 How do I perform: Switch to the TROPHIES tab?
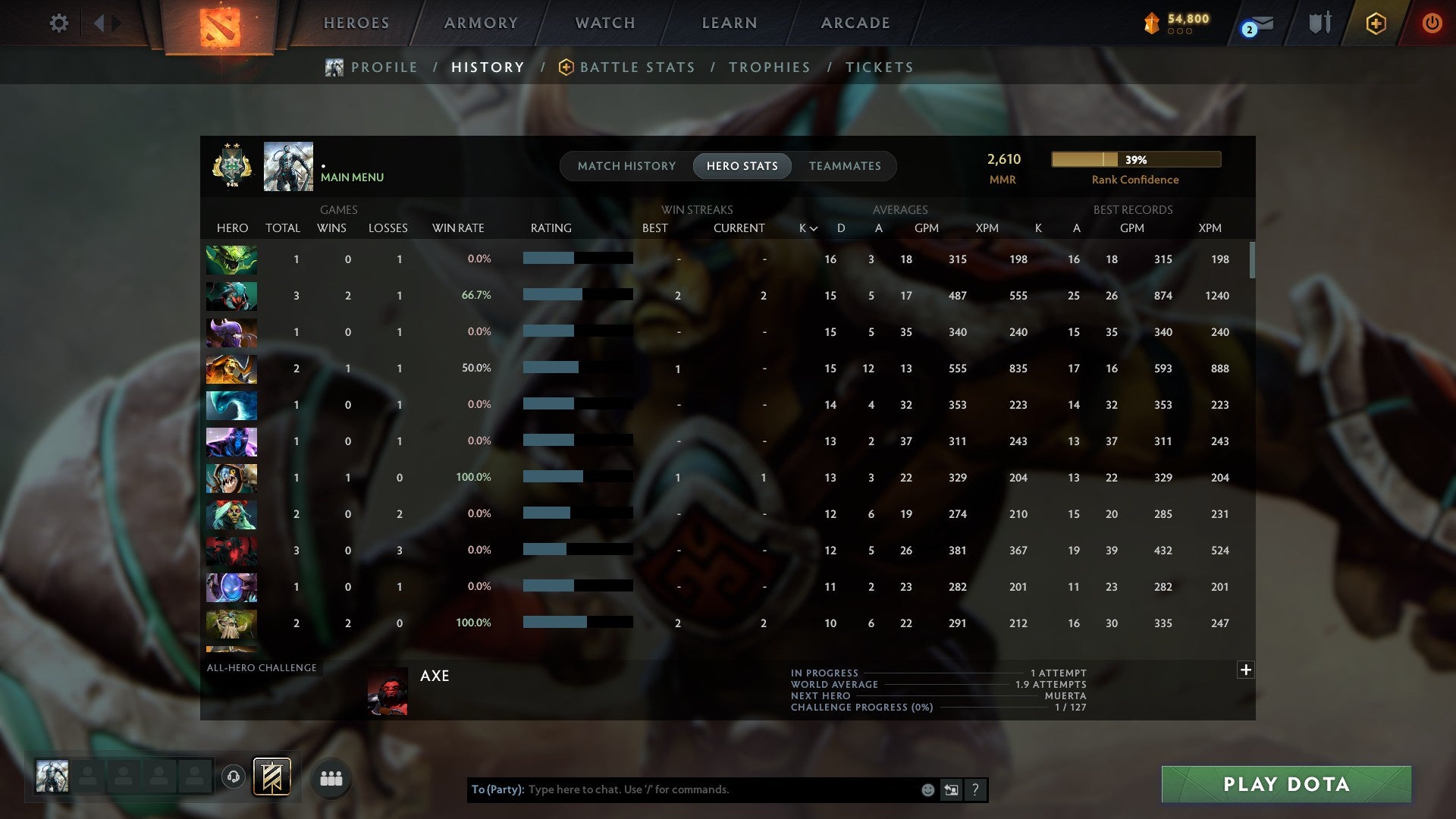coord(769,67)
